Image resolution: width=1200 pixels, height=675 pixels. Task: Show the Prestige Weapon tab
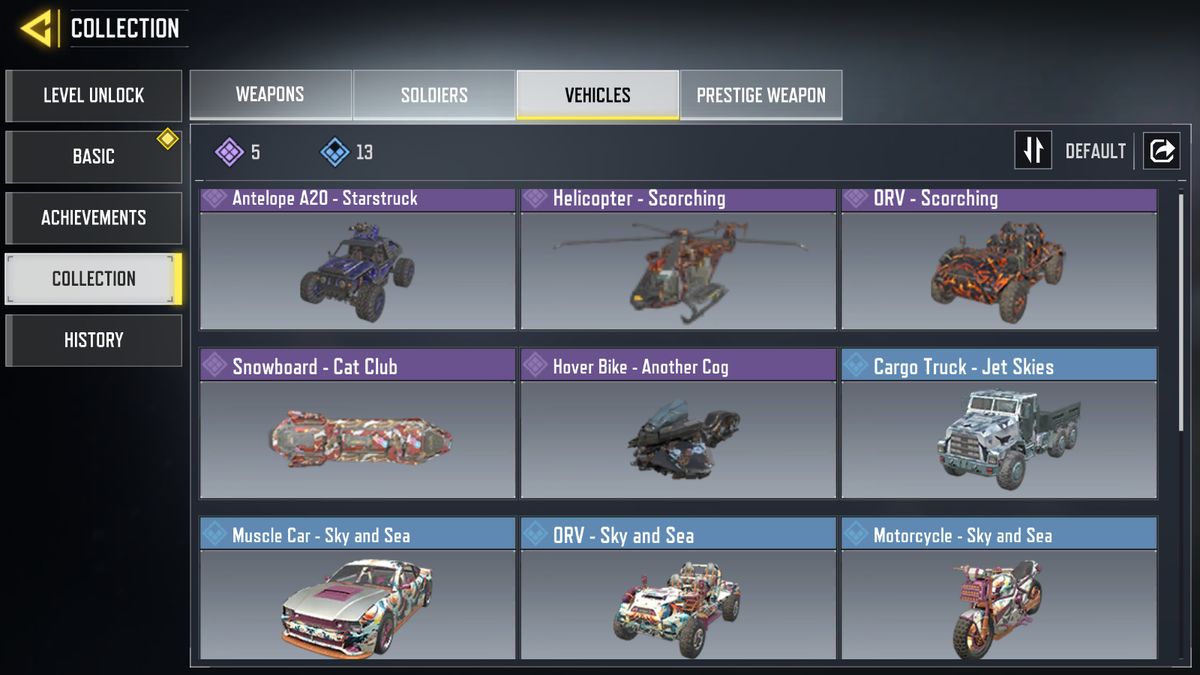pos(760,95)
